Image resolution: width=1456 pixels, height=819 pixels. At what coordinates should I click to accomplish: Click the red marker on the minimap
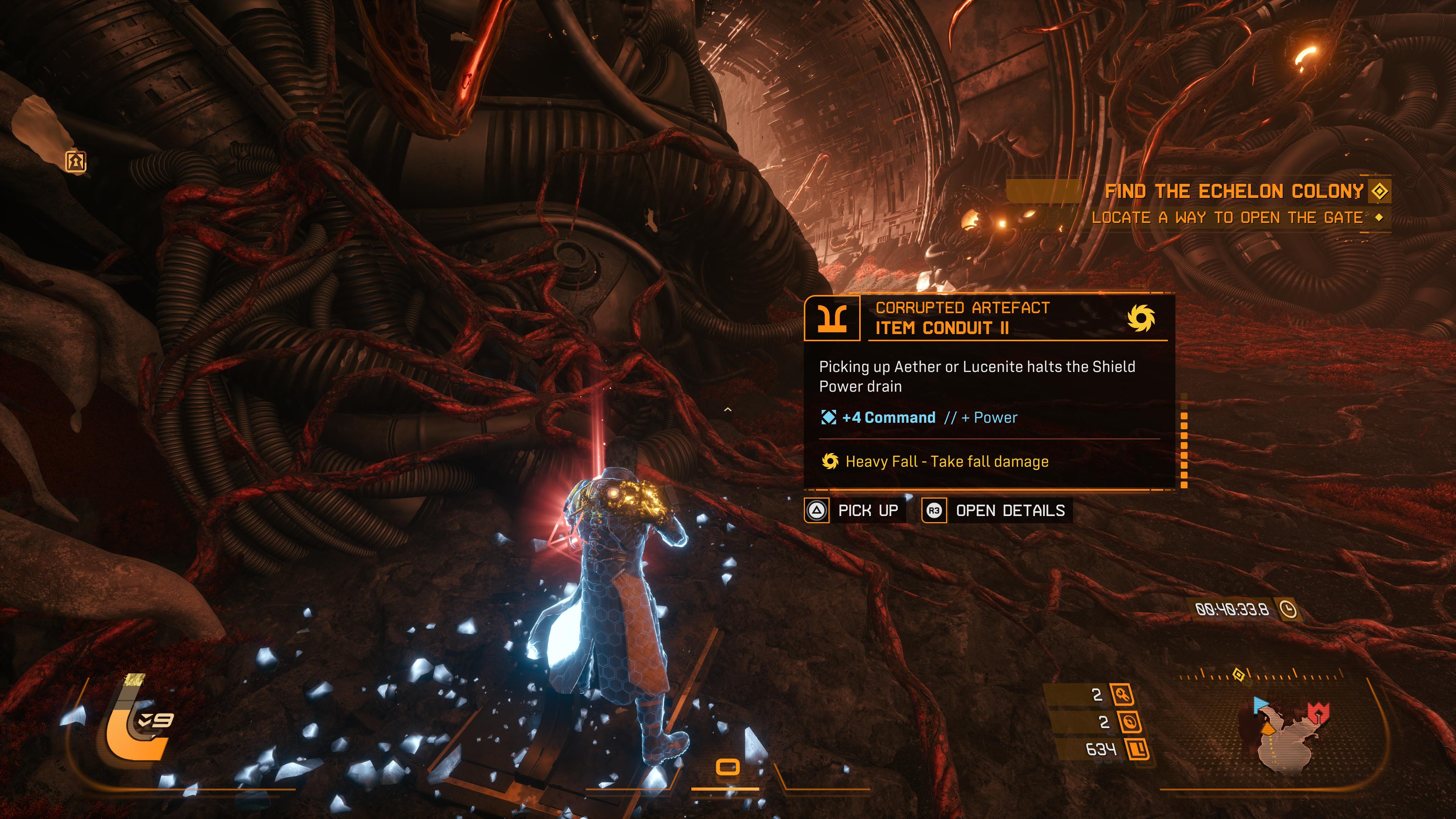click(1318, 712)
